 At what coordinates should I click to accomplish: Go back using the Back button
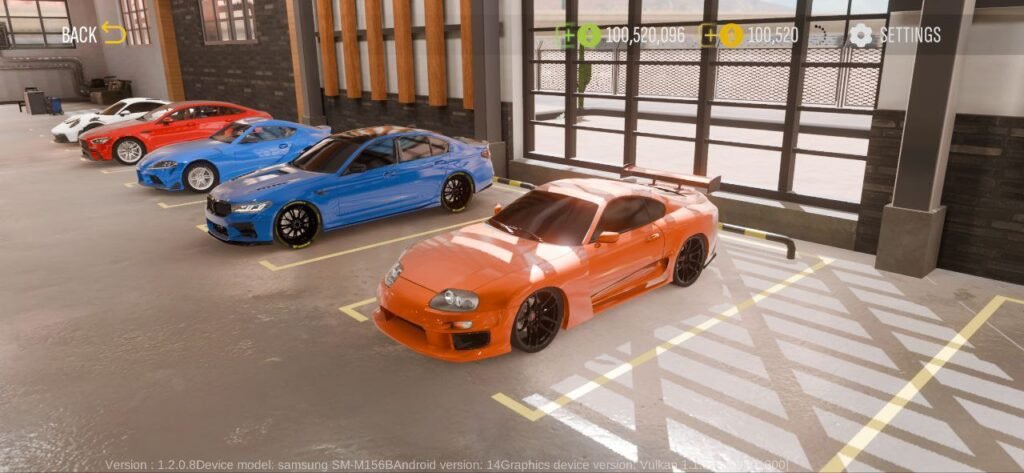[93, 34]
